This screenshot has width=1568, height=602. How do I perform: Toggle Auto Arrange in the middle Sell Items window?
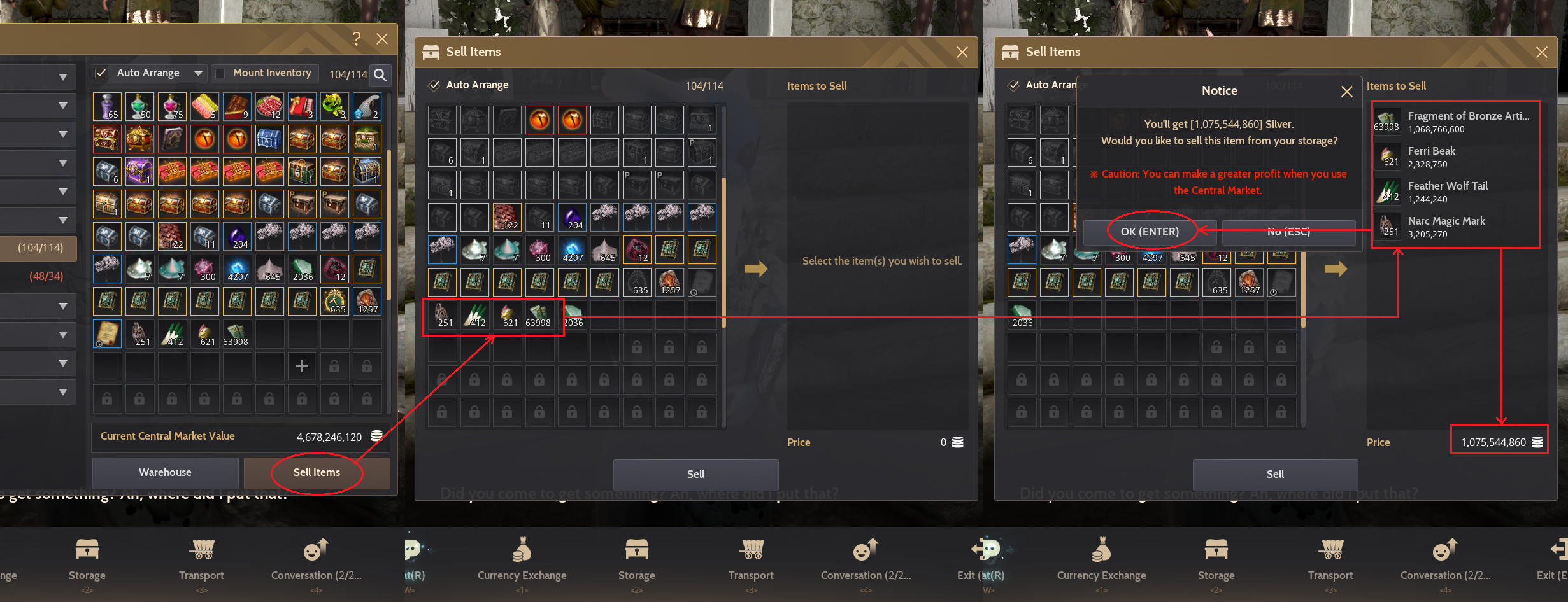pos(434,85)
